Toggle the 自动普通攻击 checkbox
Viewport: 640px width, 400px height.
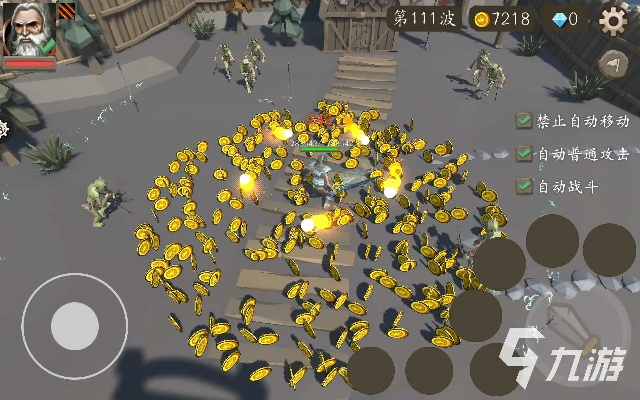pos(524,154)
